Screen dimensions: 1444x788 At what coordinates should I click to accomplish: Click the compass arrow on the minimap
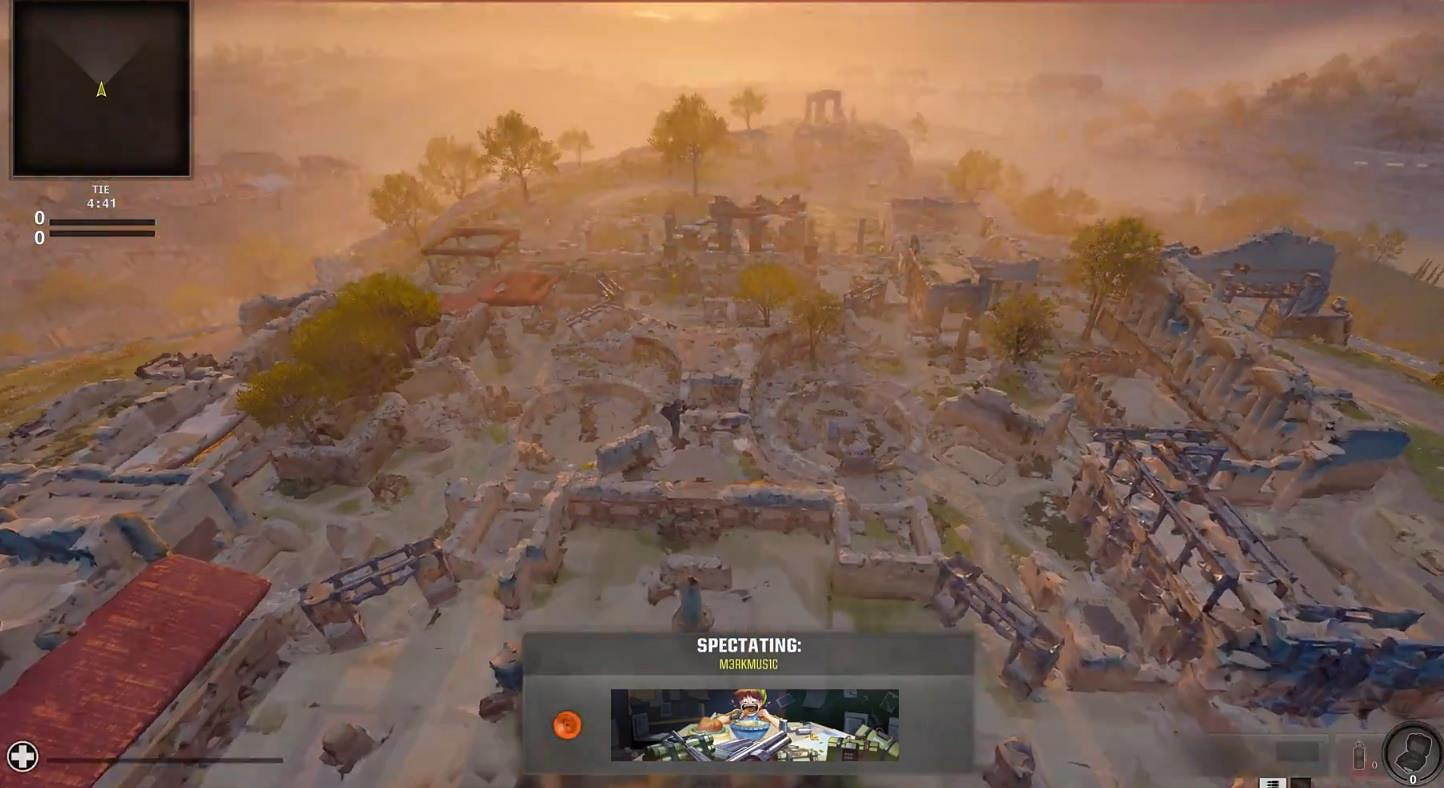tap(100, 89)
